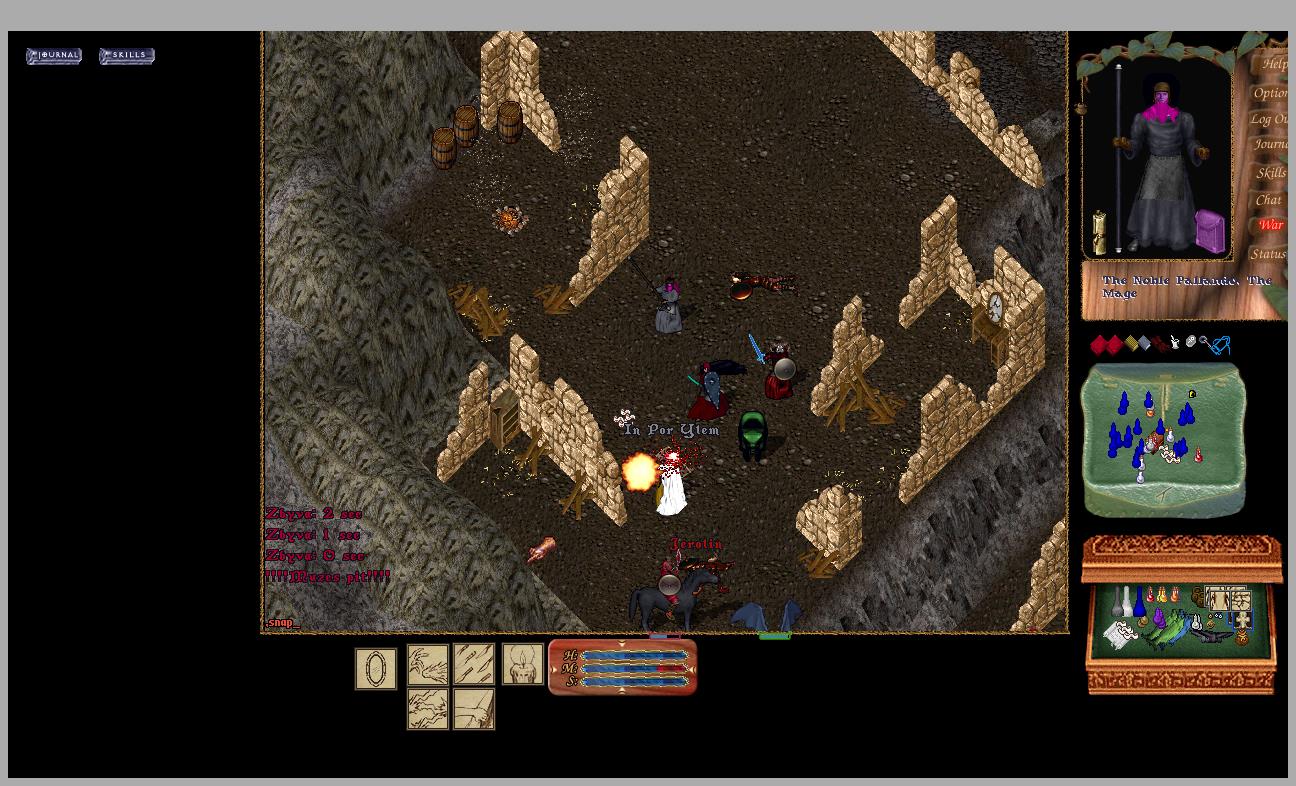Select the scroll icon on the paperdoll
The image size is (1296, 786).
1099,232
